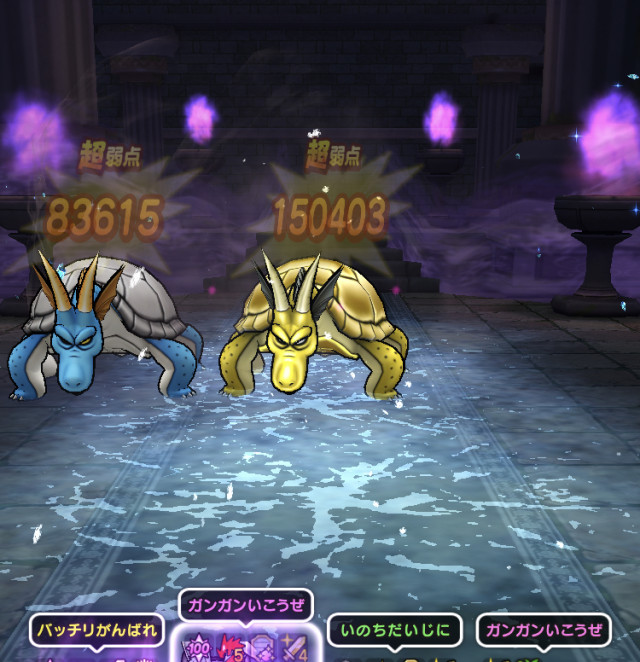
Task: Select the green いのちだいじに tactic label
Action: [x=395, y=631]
